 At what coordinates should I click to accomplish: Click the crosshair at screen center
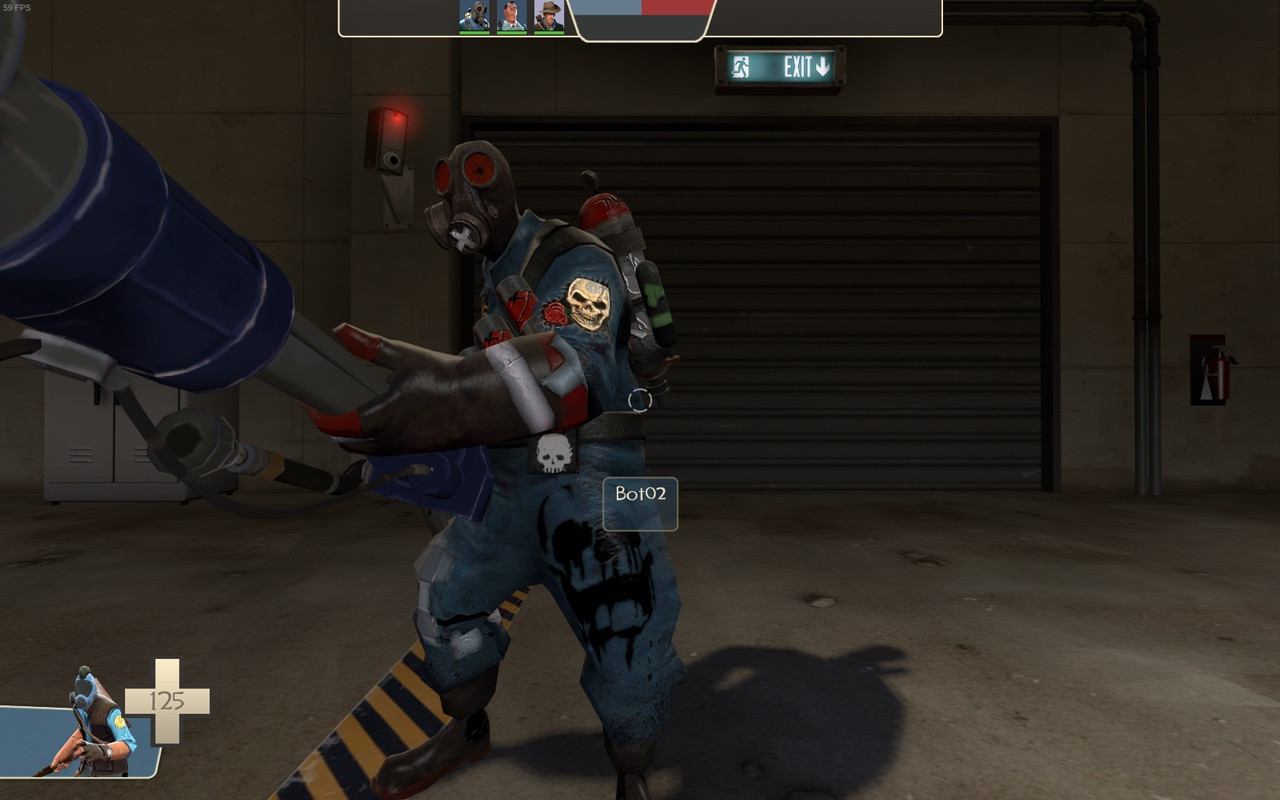640,400
